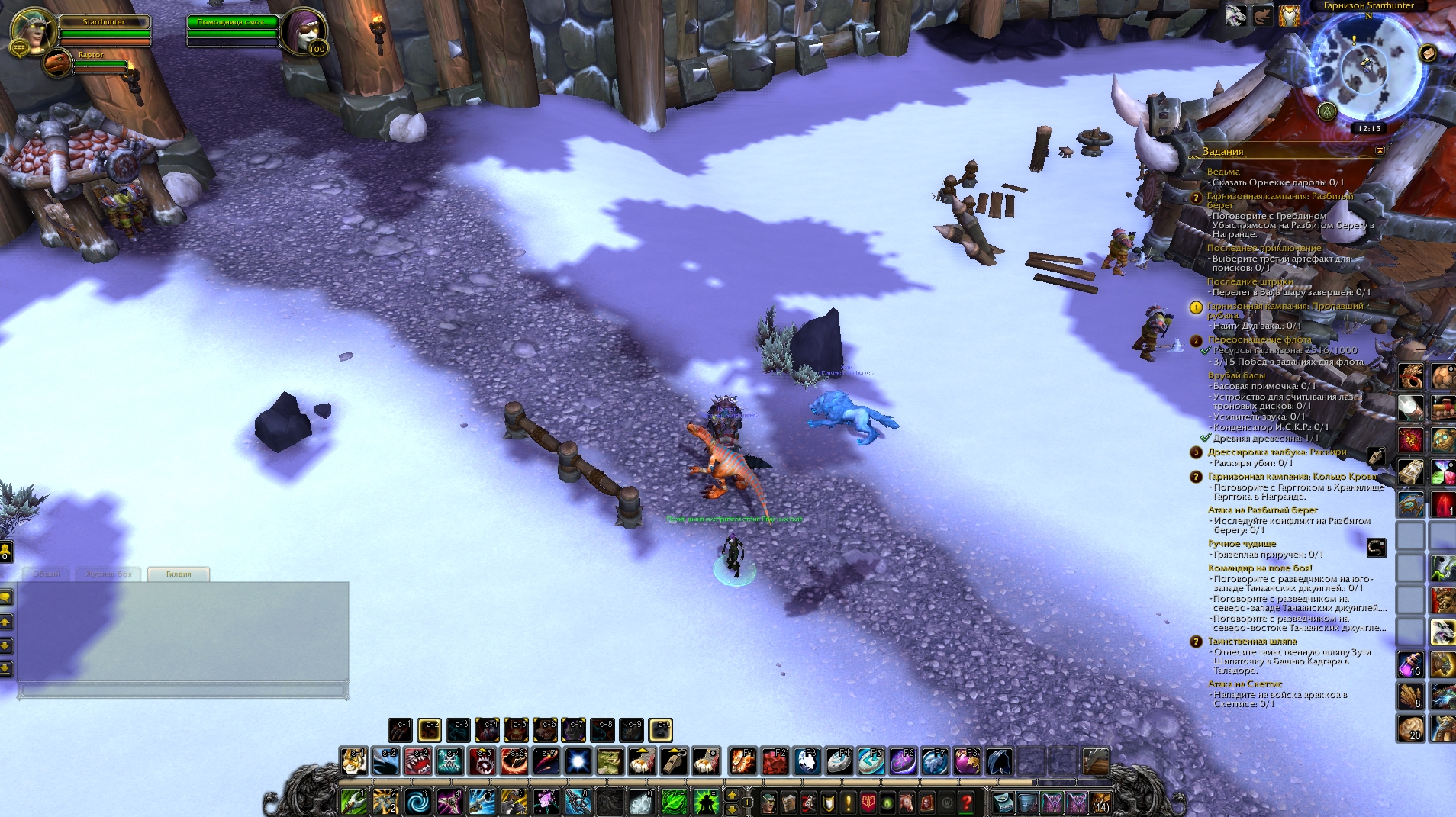Select the Raptor pet portrait
1456x817 pixels.
[56, 63]
